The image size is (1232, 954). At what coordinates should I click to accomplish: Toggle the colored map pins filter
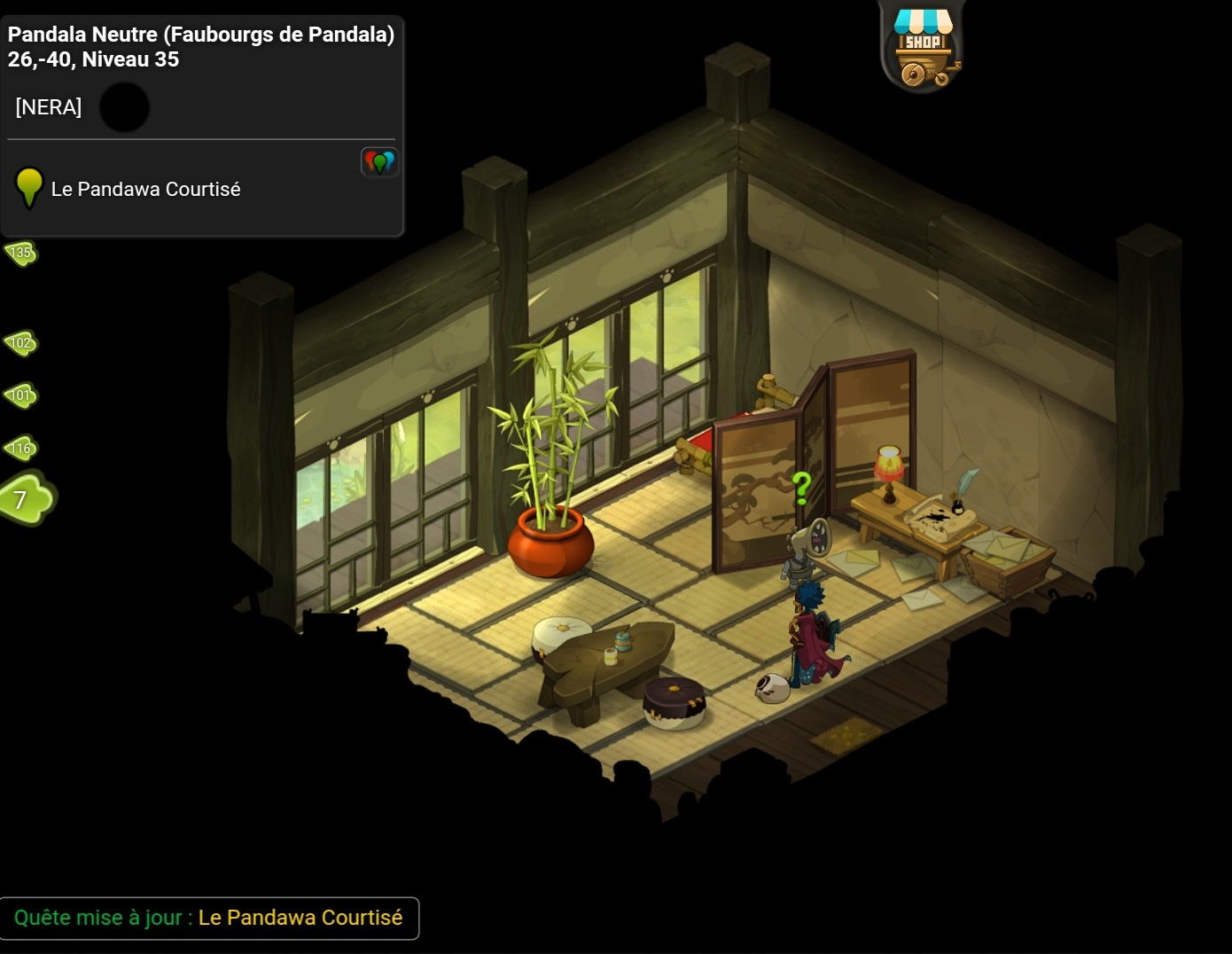coord(379,162)
